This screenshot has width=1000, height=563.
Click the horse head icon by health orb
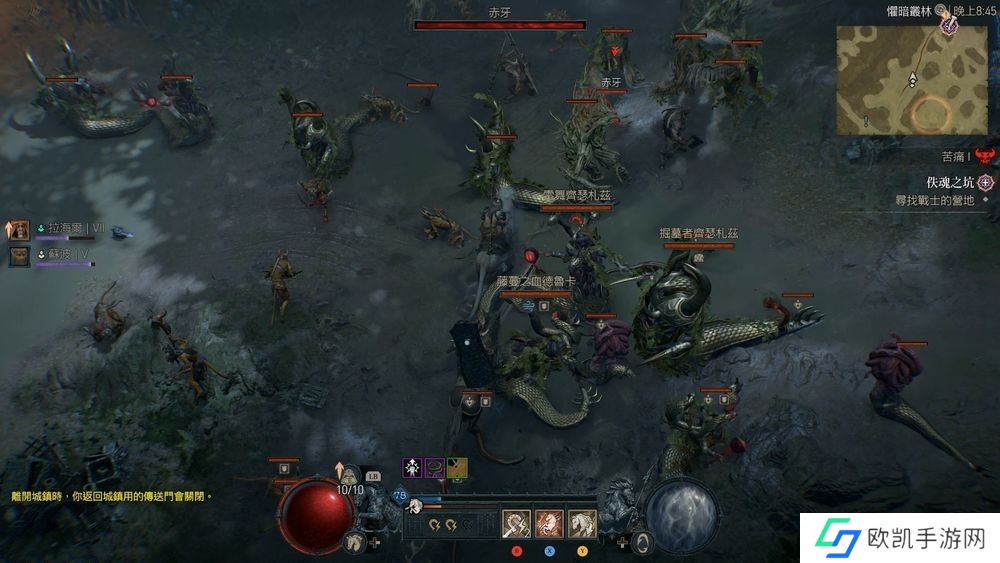pos(355,542)
